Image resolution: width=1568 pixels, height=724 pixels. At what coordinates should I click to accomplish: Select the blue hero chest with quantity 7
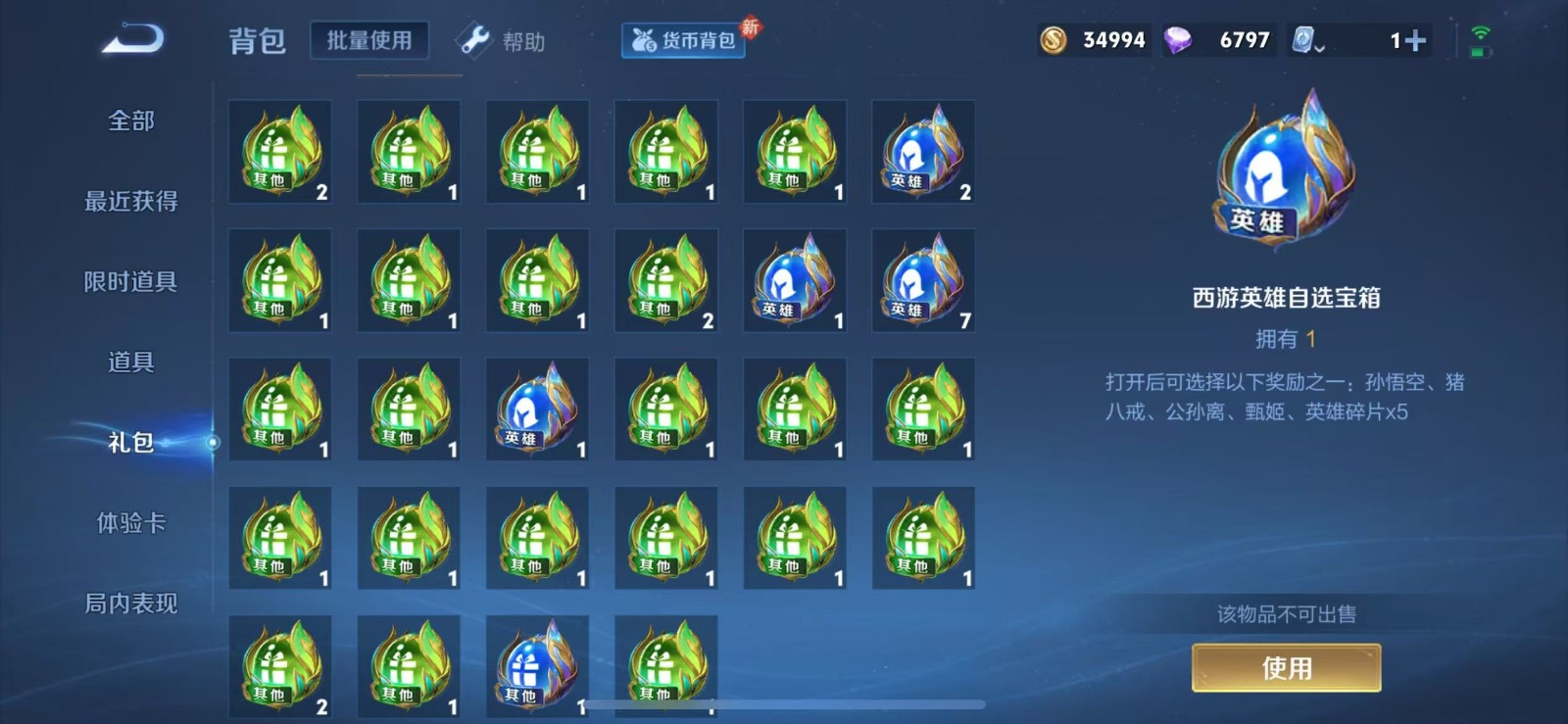click(923, 280)
